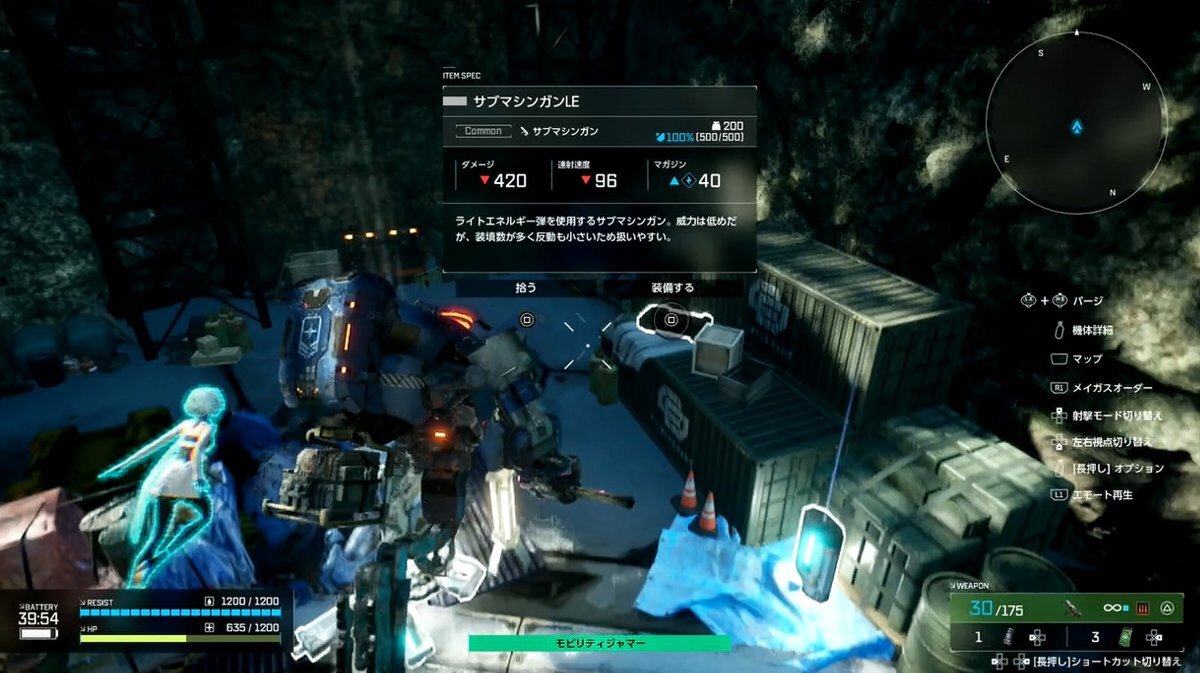Click the モビリティジャマー status bar
Screen dimensions: 1200x673
tap(599, 643)
